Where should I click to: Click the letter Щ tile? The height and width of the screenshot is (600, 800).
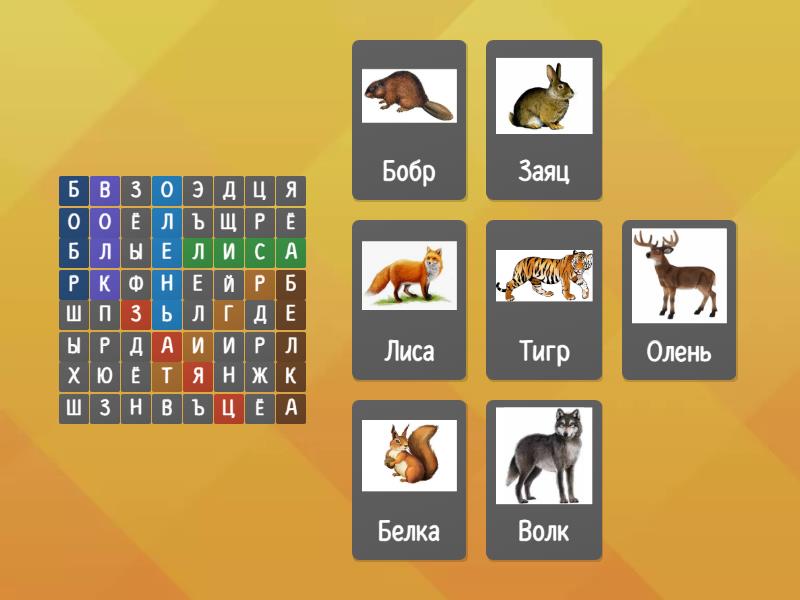point(229,221)
